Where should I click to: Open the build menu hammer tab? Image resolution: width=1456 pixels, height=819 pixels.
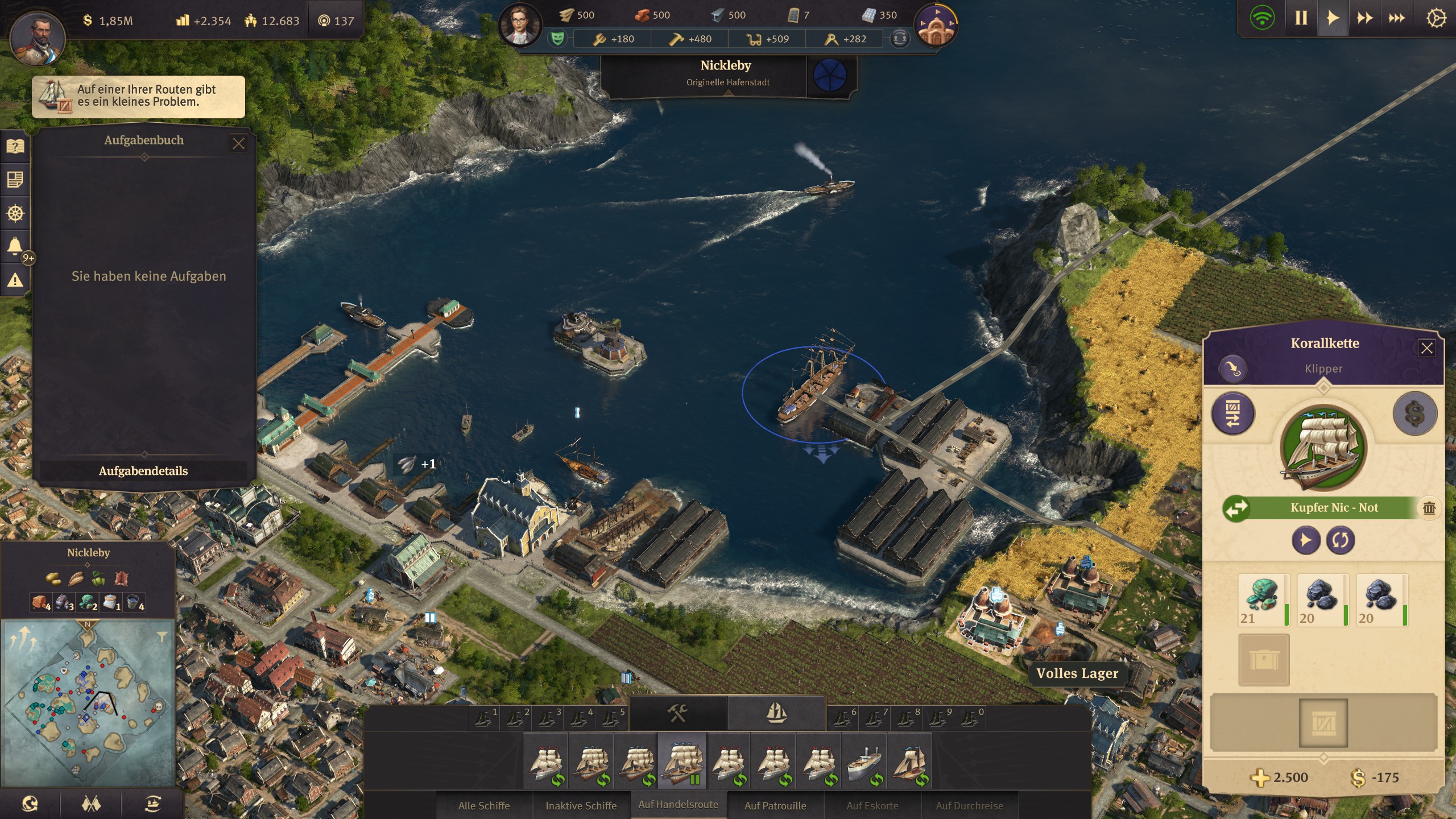click(x=677, y=713)
